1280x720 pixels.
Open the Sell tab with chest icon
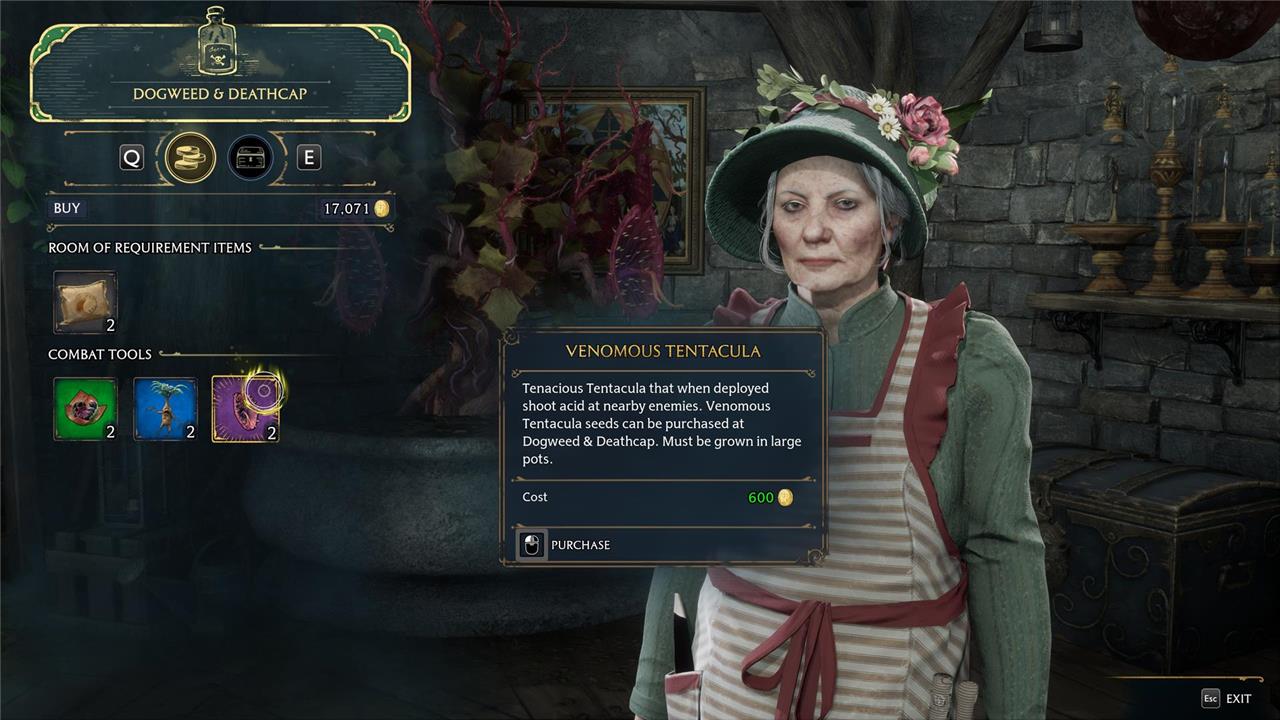[x=250, y=158]
